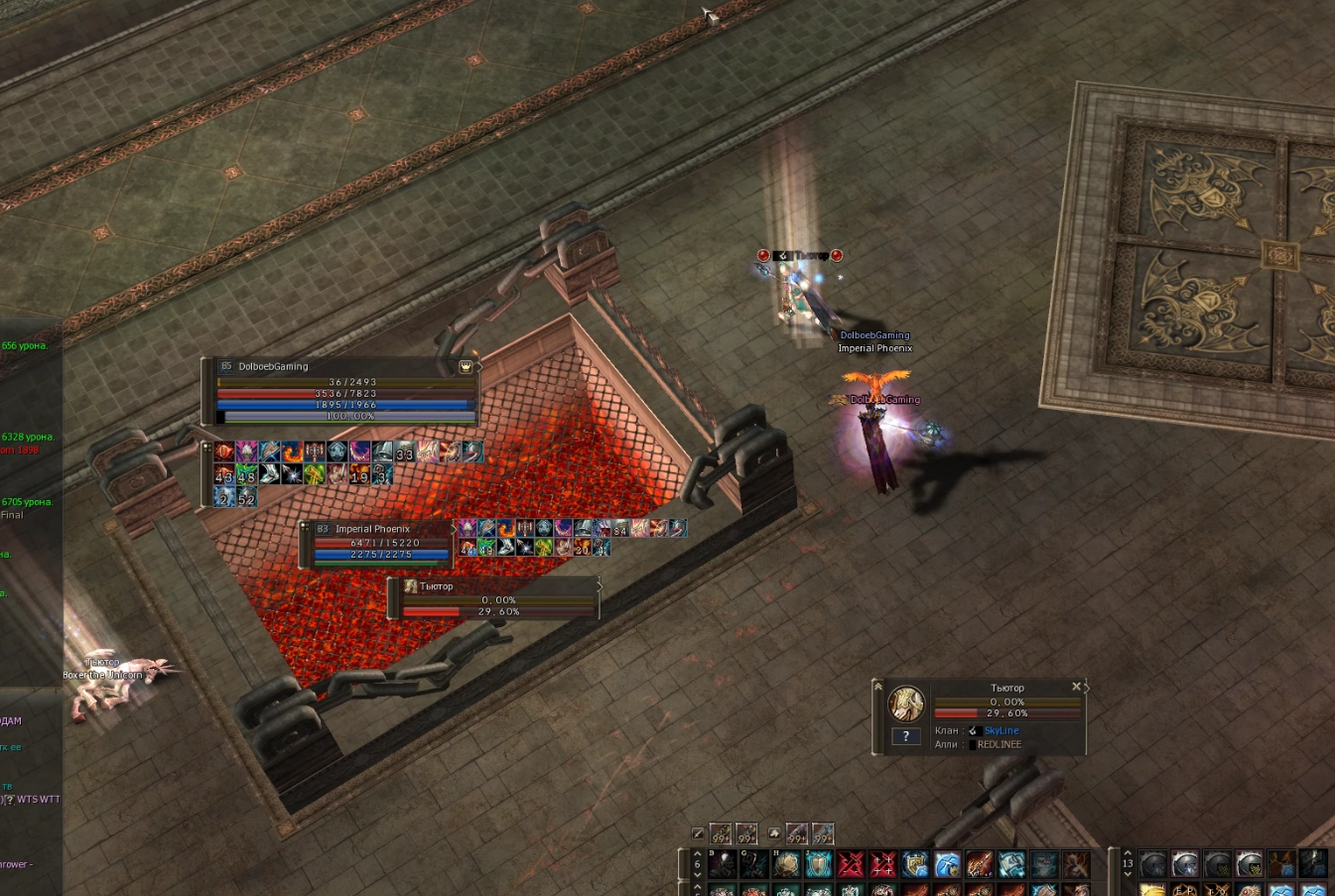Toggle the player buff list grid button
Viewport: 1335px width, 896px height.
point(206,448)
